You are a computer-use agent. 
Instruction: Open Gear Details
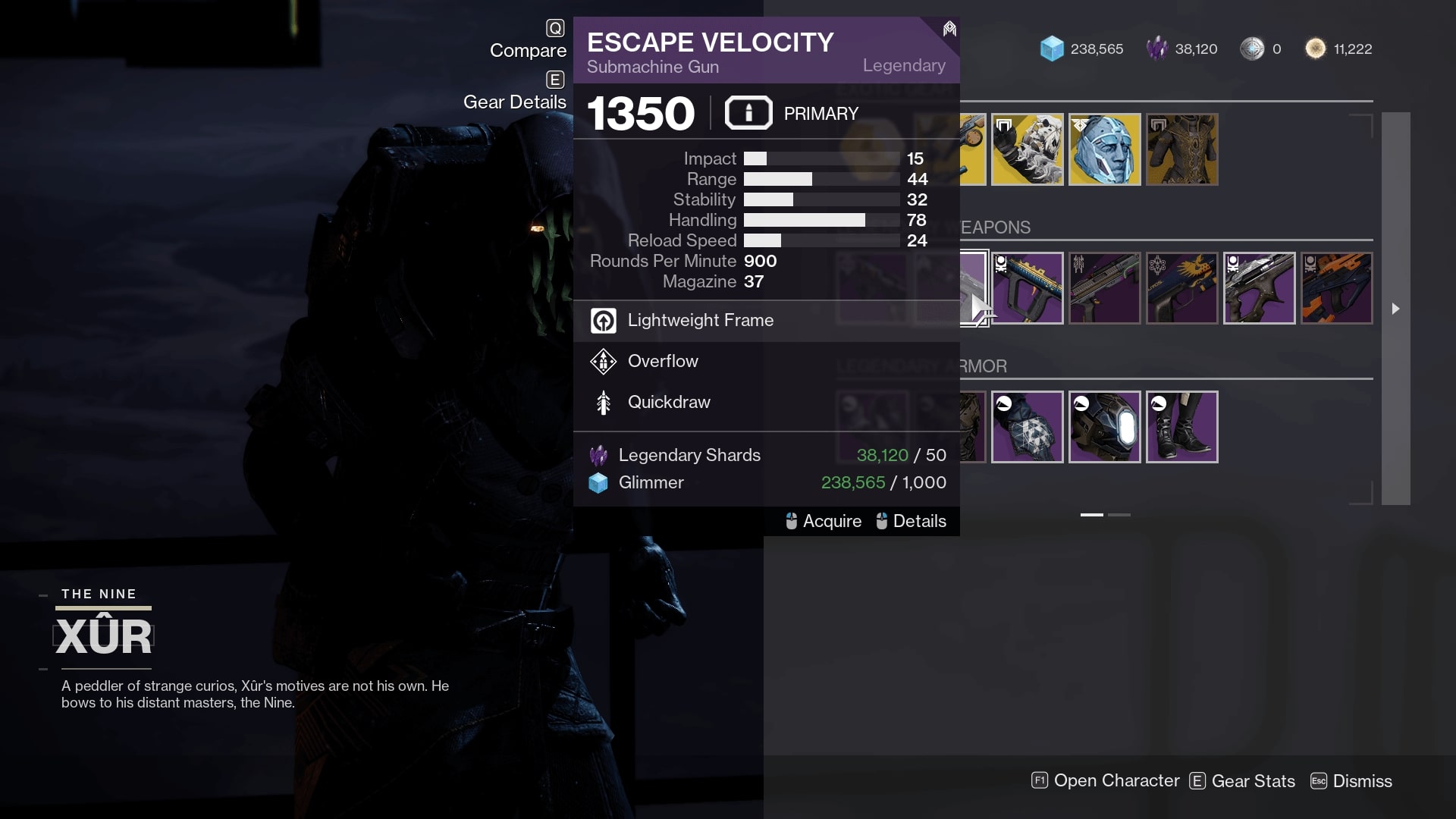click(515, 101)
